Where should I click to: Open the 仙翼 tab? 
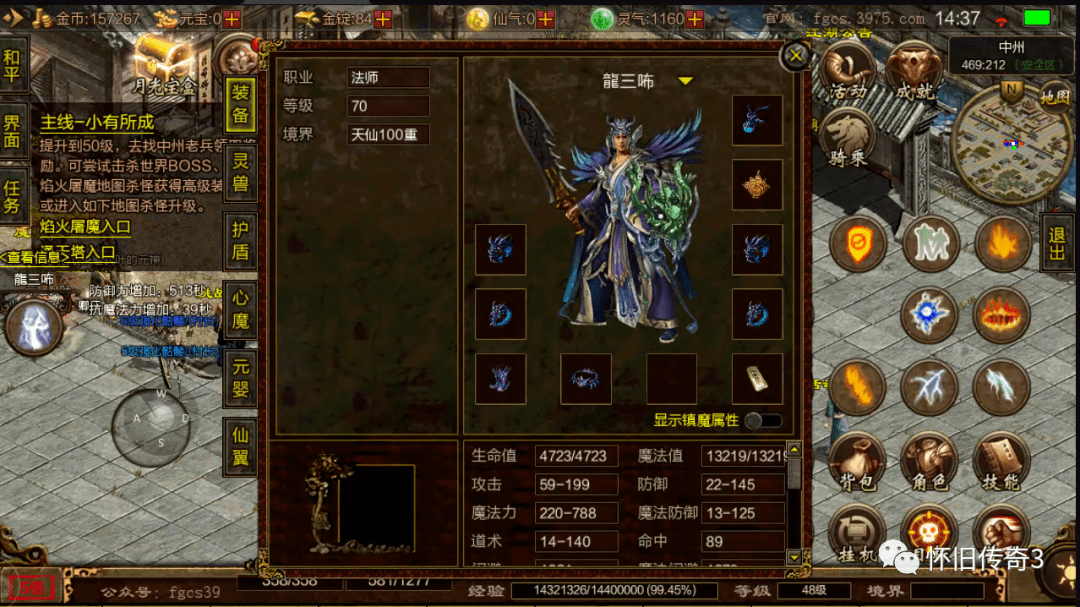coord(241,447)
